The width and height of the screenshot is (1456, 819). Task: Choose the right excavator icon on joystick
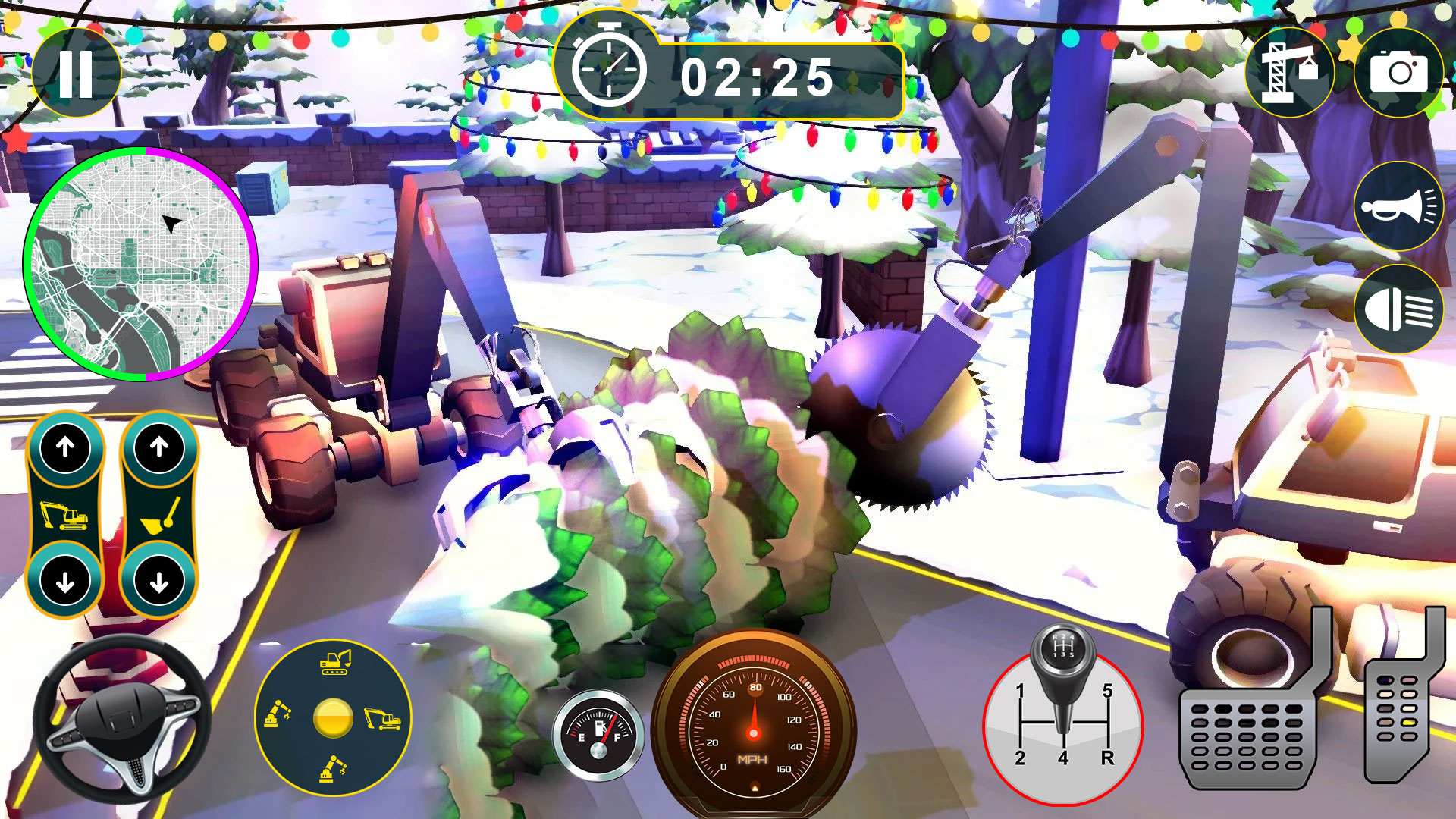(383, 718)
